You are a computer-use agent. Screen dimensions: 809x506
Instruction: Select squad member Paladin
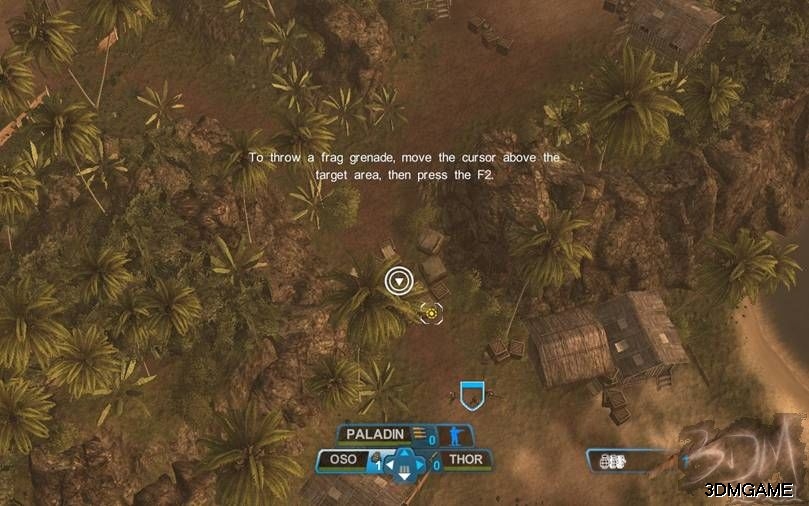click(375, 434)
